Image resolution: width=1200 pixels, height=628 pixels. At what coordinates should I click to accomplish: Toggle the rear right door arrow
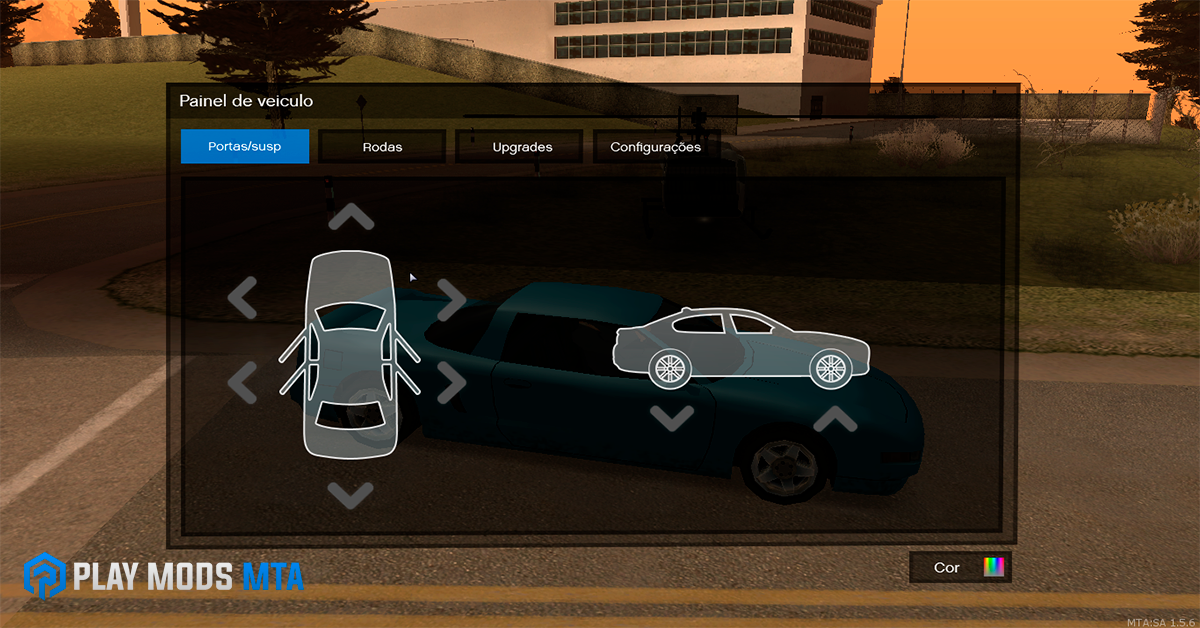452,381
